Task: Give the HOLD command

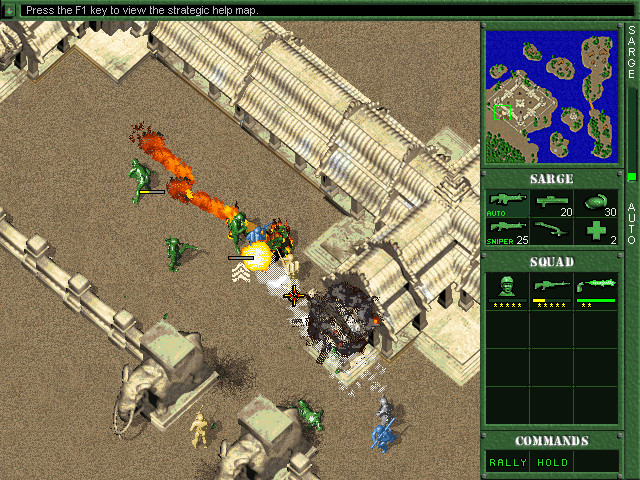Action: 551,462
